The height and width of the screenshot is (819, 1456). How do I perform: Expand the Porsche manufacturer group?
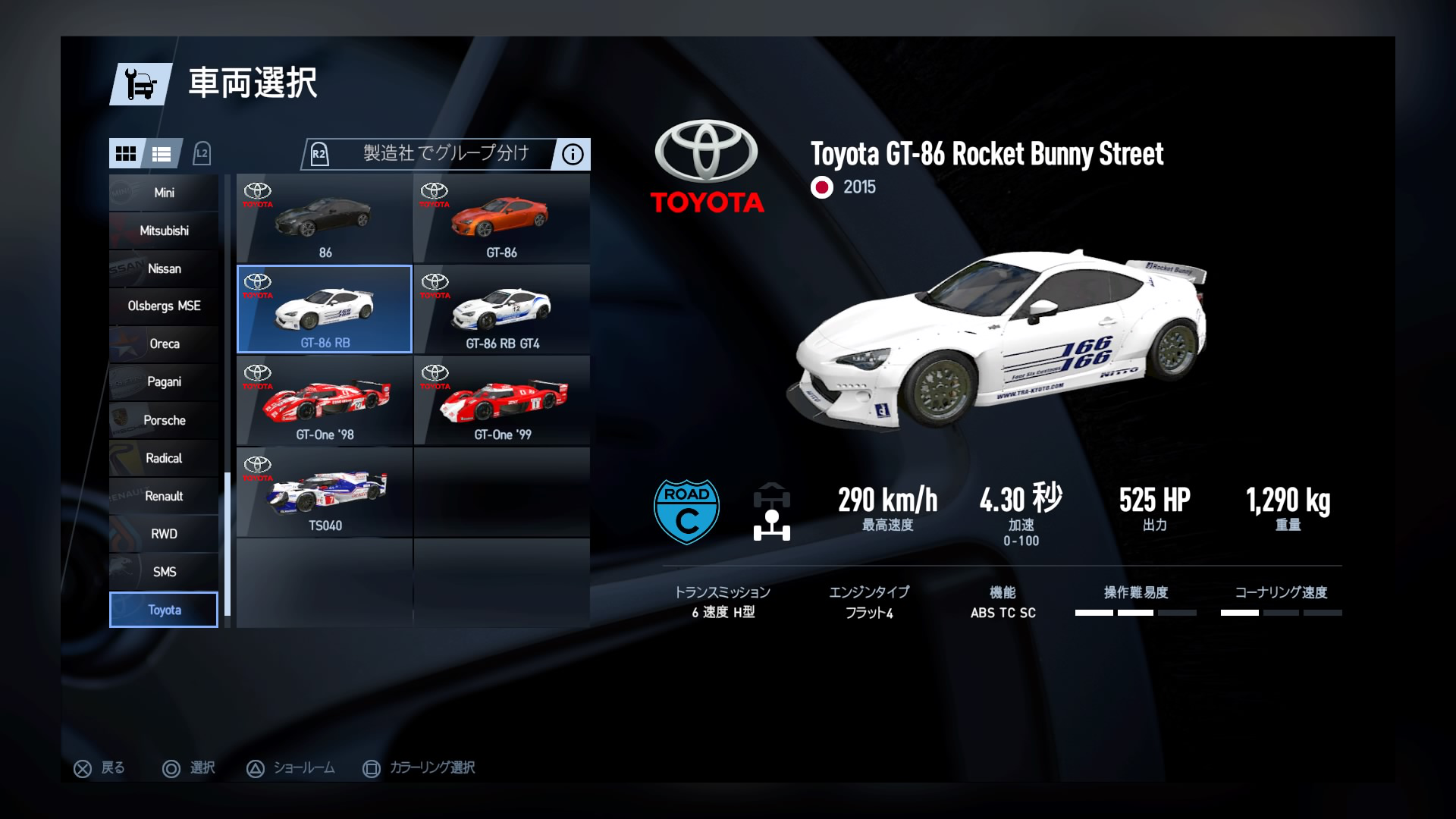pyautogui.click(x=163, y=420)
